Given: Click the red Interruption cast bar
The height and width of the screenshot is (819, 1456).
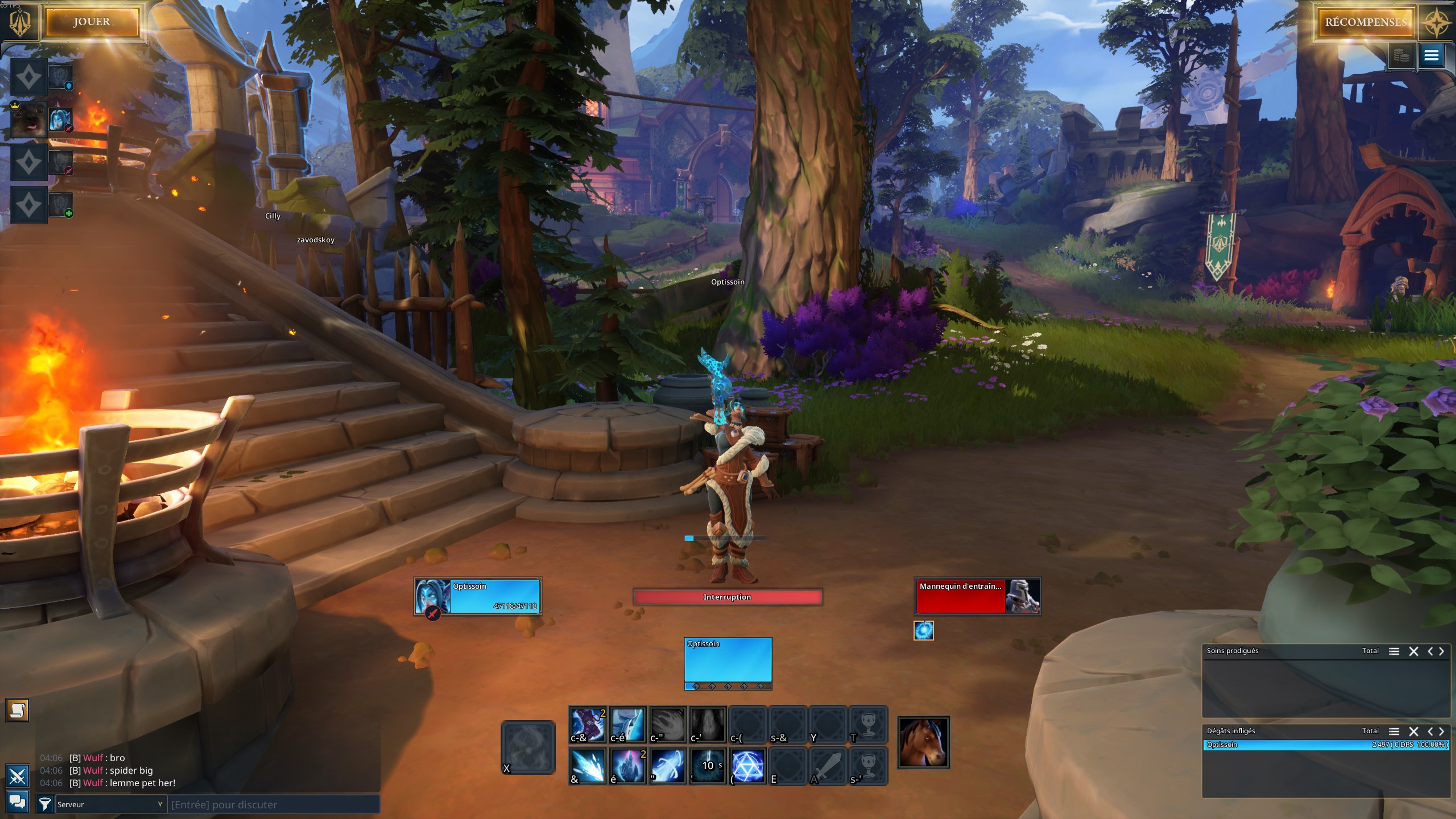Looking at the screenshot, I should click(x=727, y=597).
